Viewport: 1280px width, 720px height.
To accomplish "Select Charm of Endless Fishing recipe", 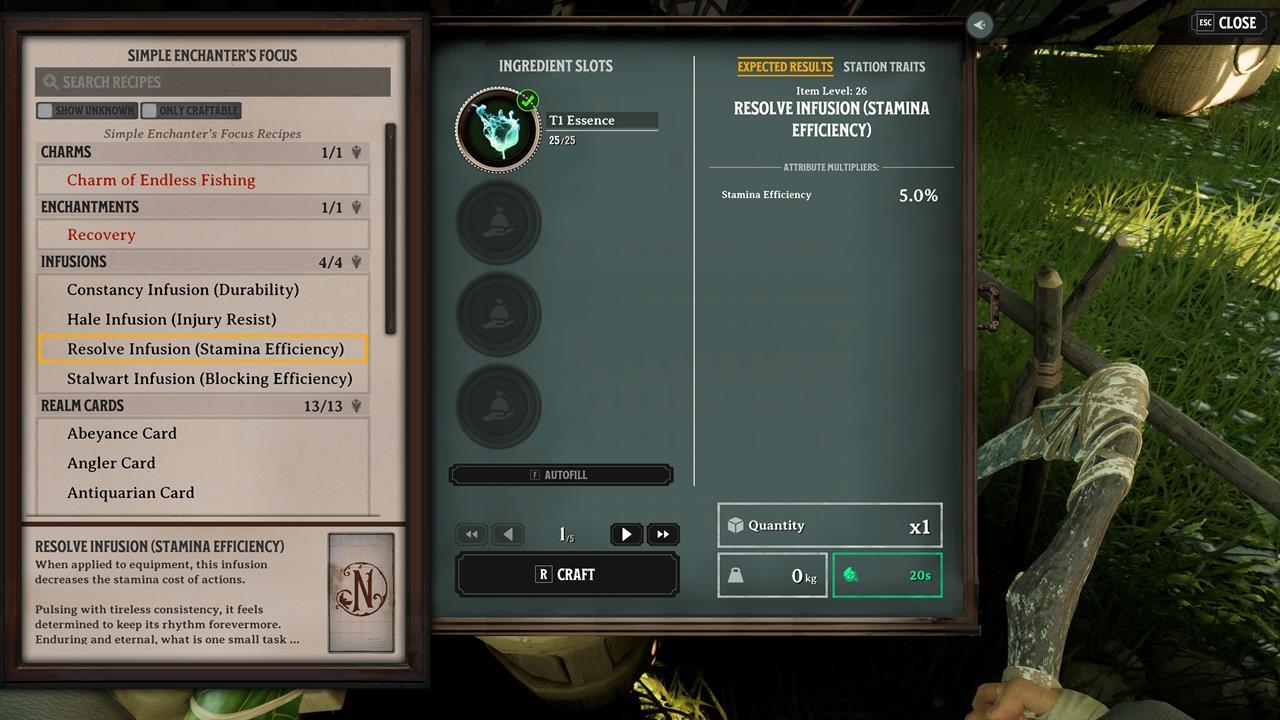I will (x=161, y=180).
